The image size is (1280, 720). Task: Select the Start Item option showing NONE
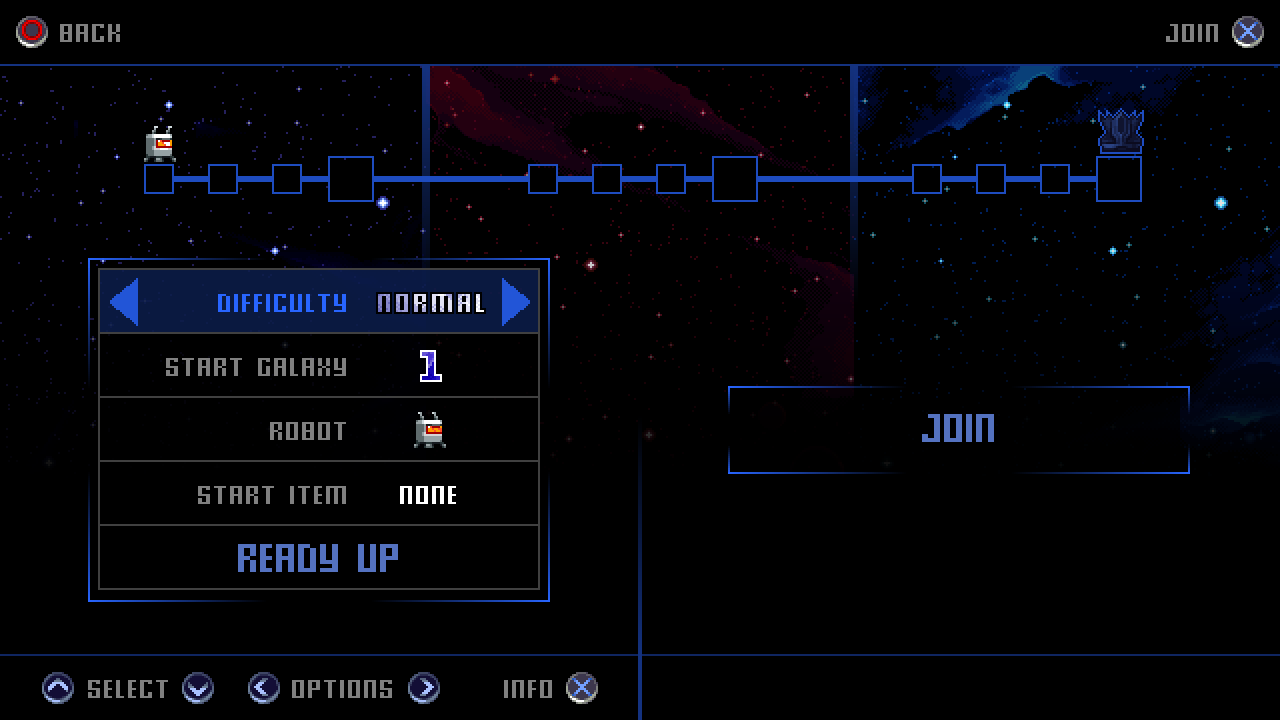(319, 493)
